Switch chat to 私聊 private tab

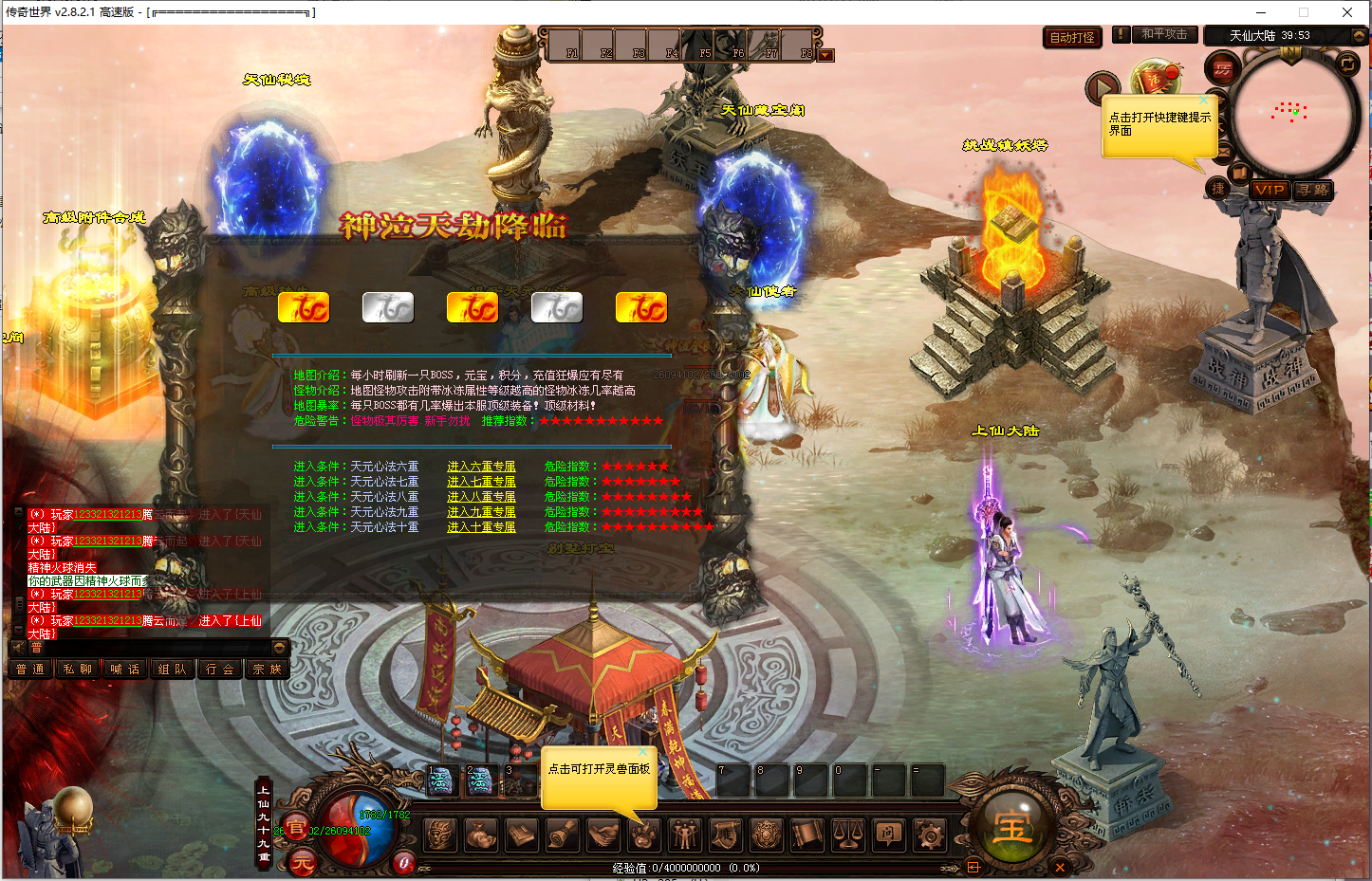78,670
